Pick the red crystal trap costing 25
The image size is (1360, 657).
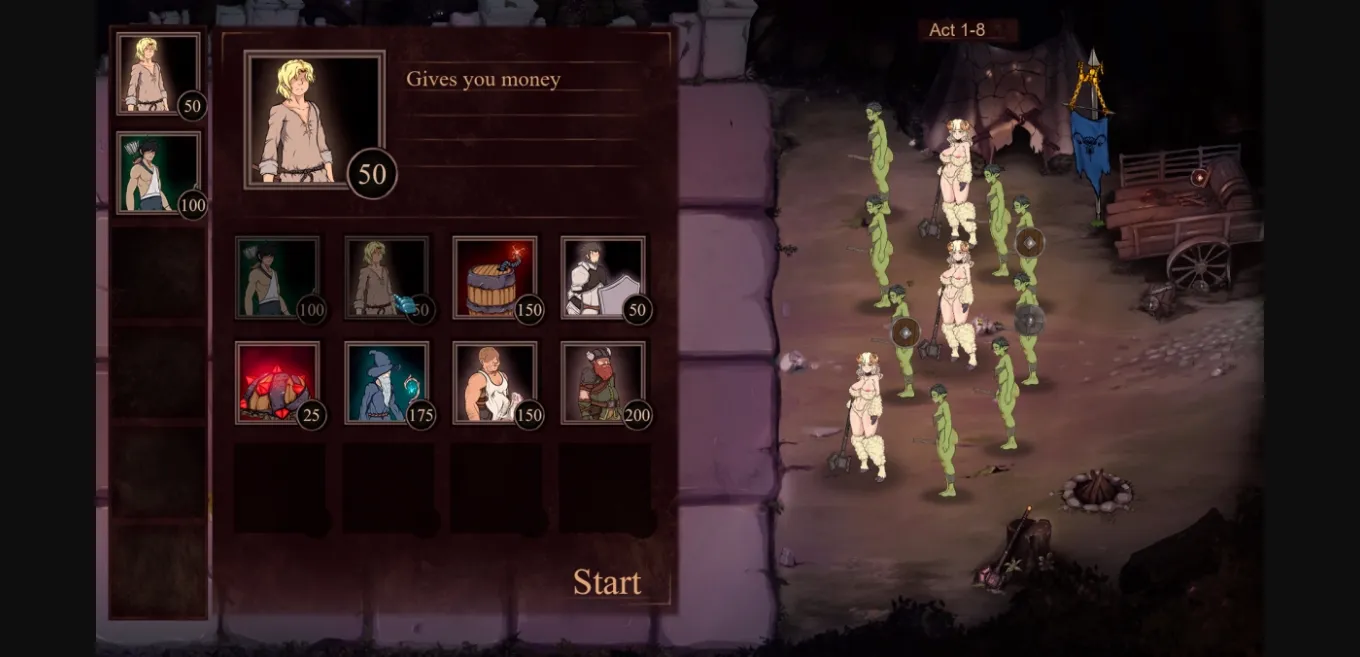tap(277, 383)
